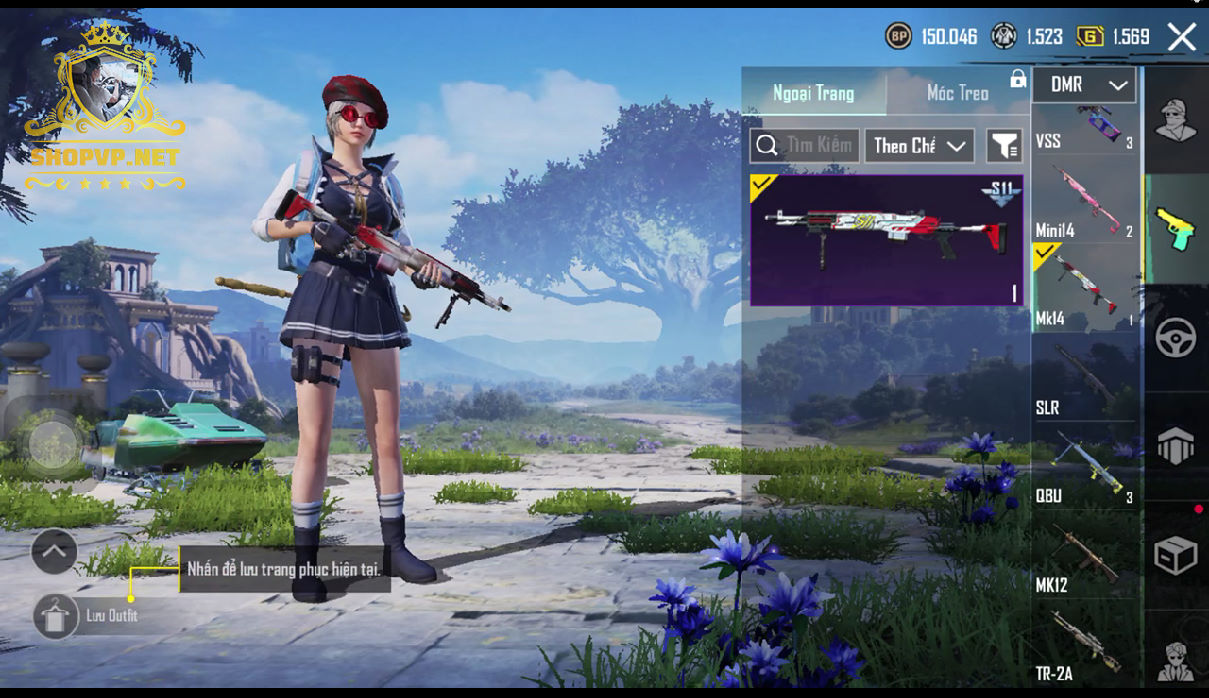Select the Mk14 weapon entry
The height and width of the screenshot is (698, 1209).
click(1085, 291)
